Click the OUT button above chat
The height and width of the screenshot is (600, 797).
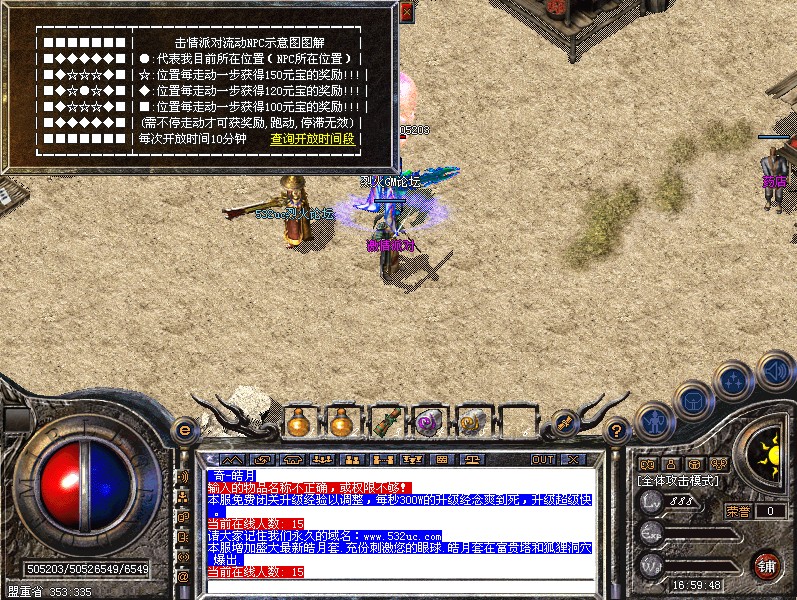tap(542, 459)
